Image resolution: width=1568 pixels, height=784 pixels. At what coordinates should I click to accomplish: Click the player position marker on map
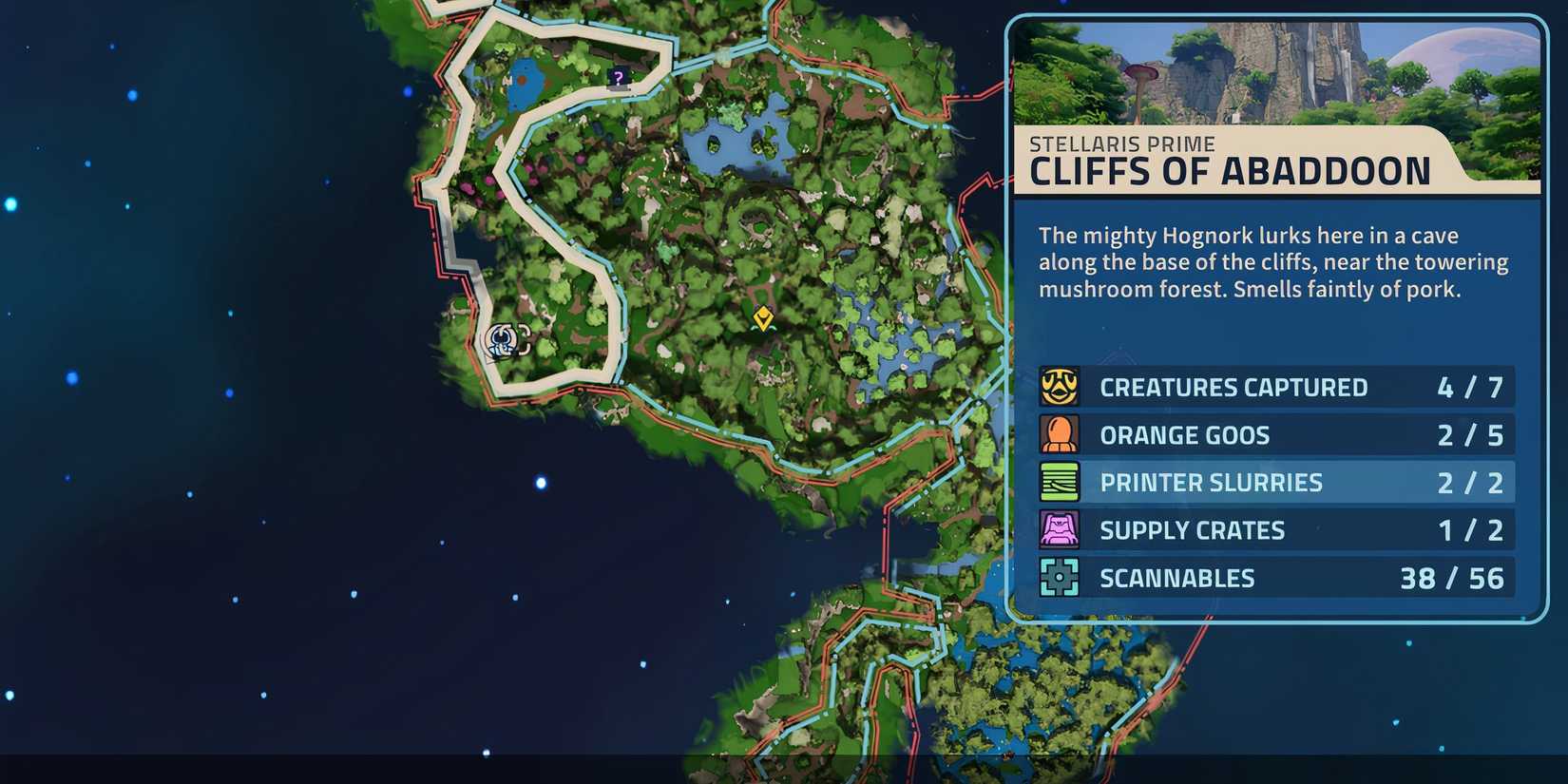coord(501,339)
